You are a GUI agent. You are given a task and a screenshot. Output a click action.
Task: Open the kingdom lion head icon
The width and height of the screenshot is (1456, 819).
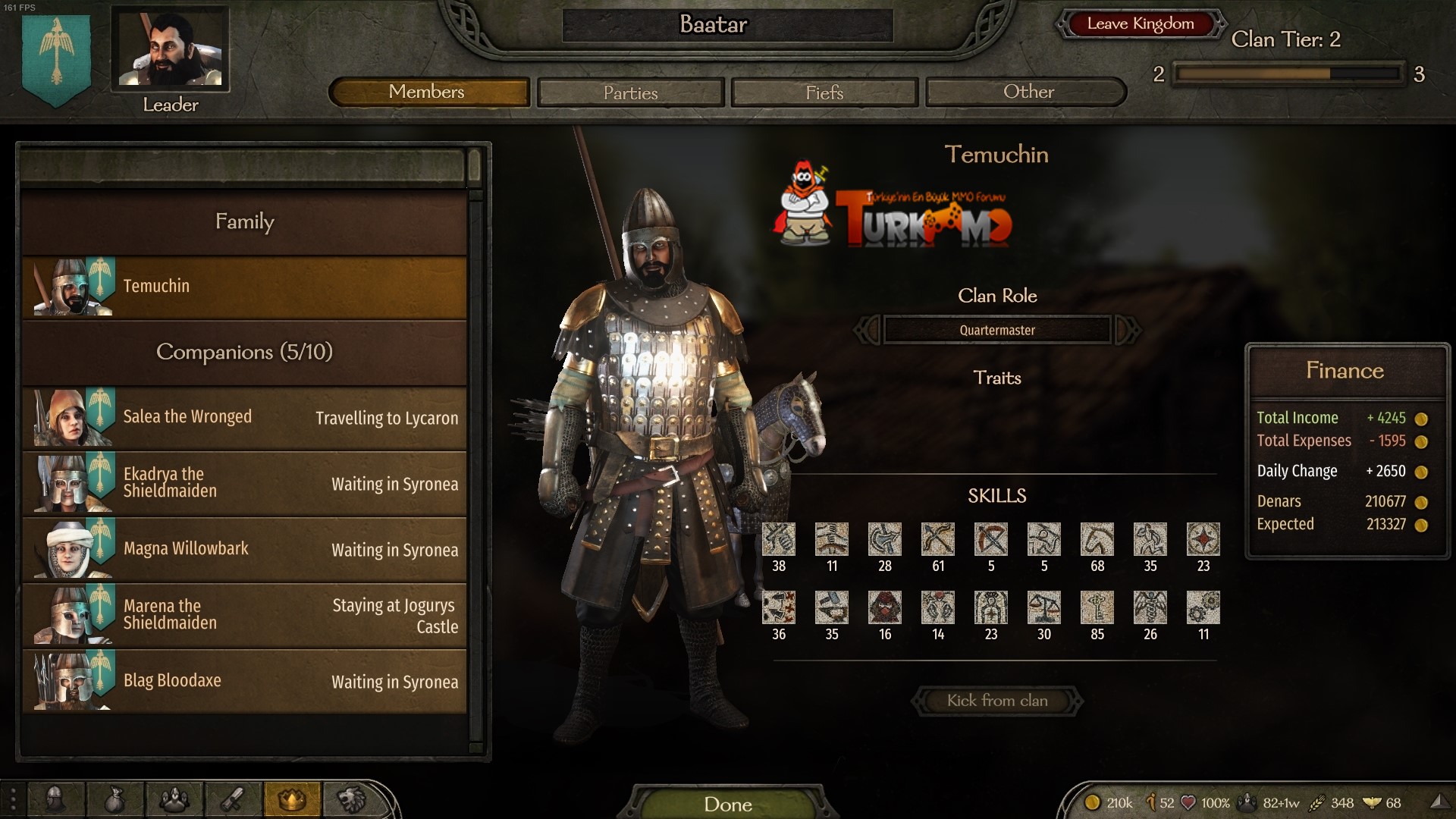tap(351, 799)
